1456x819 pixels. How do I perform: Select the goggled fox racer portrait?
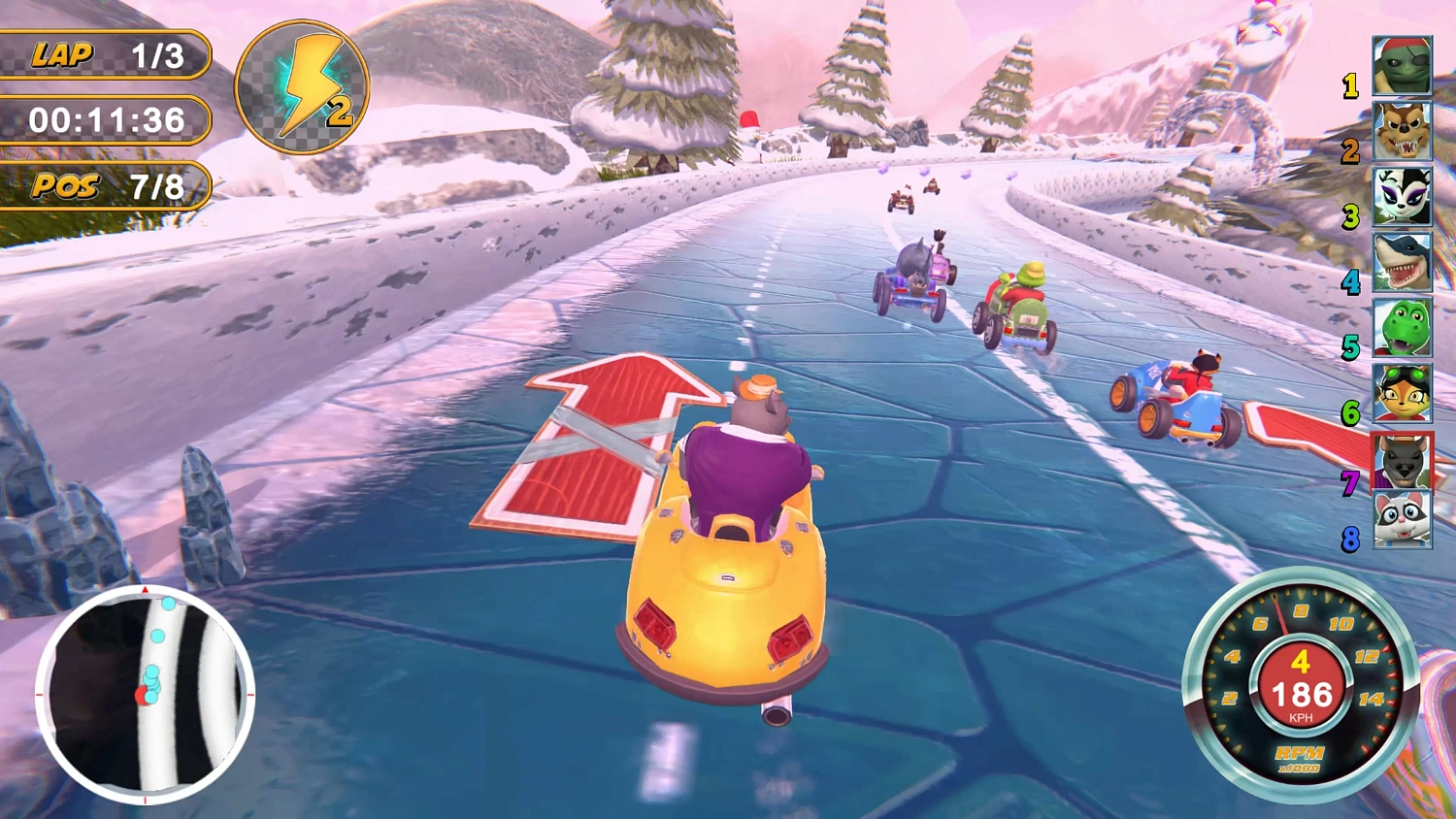pyautogui.click(x=1401, y=396)
